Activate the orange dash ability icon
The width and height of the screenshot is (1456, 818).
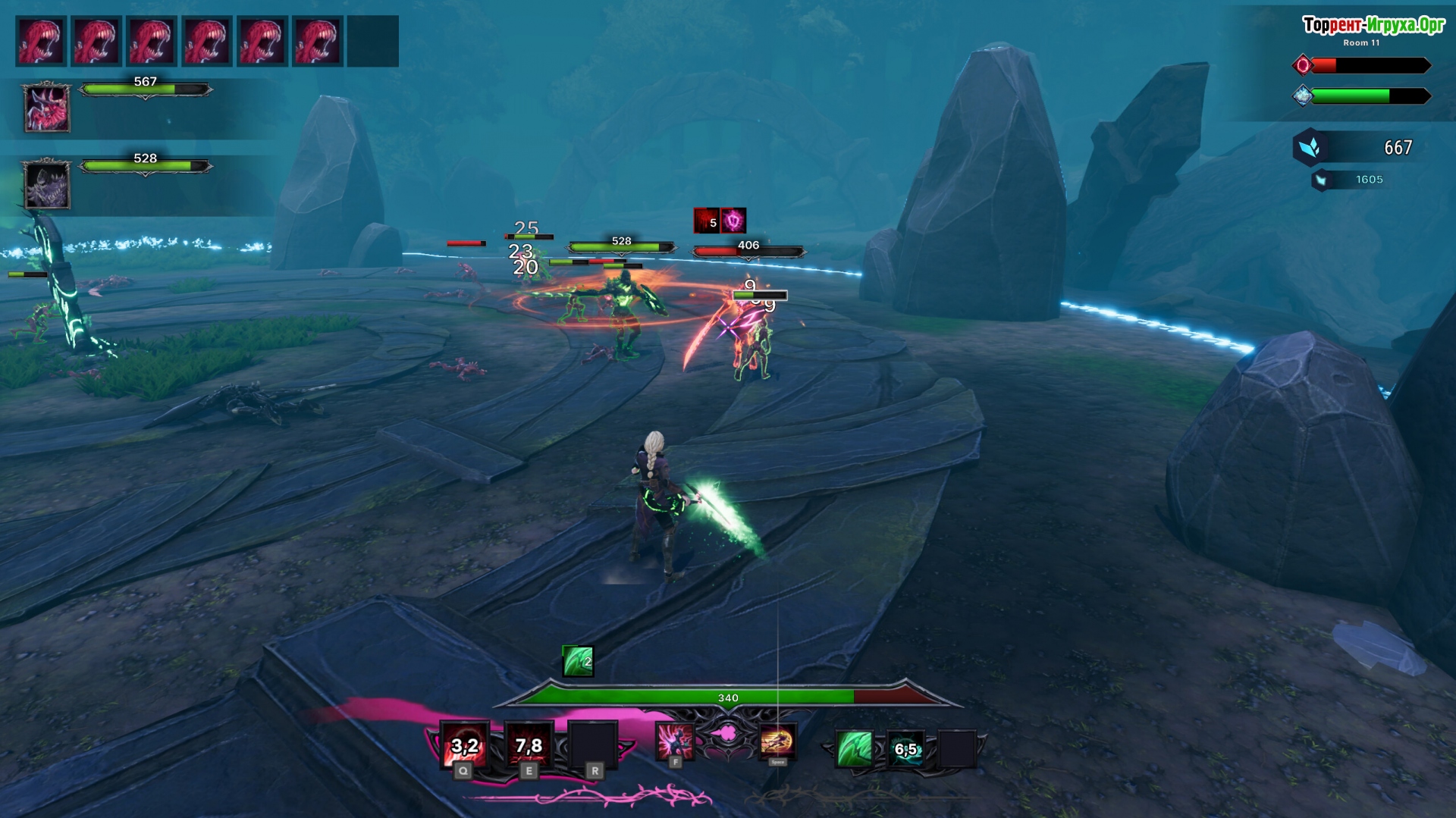[777, 741]
